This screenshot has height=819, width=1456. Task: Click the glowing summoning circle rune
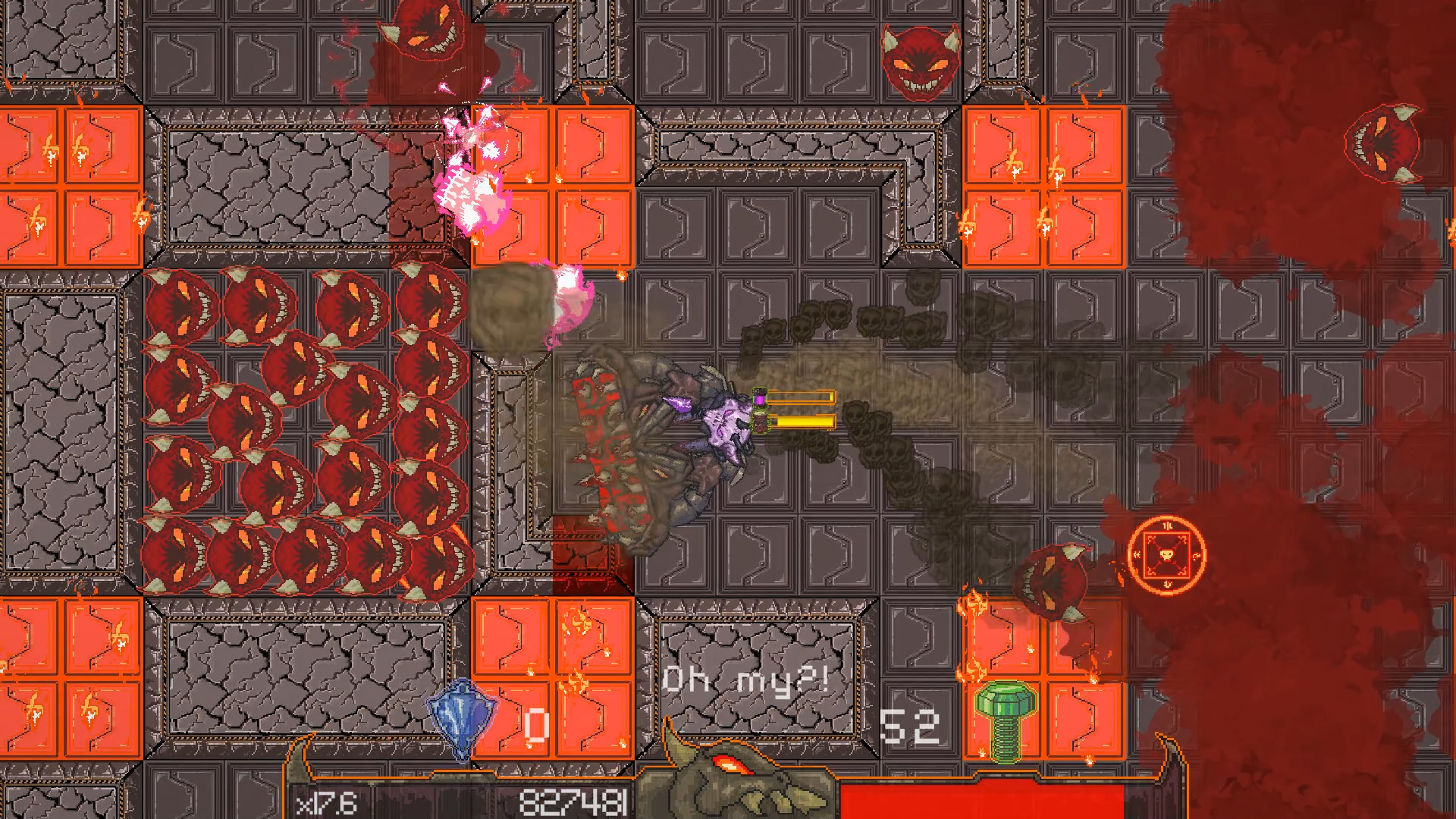(x=1168, y=556)
